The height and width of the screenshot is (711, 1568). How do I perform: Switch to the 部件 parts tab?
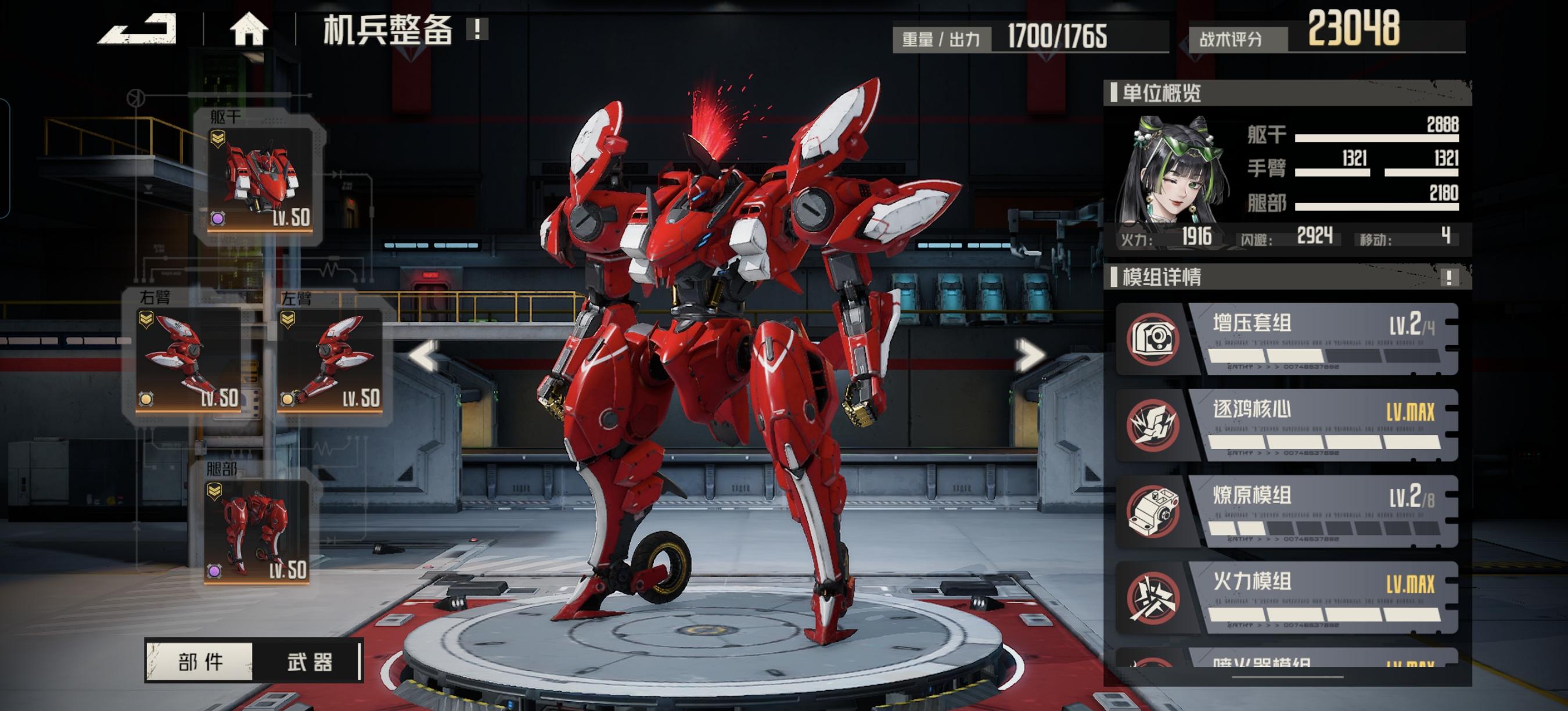coord(200,662)
